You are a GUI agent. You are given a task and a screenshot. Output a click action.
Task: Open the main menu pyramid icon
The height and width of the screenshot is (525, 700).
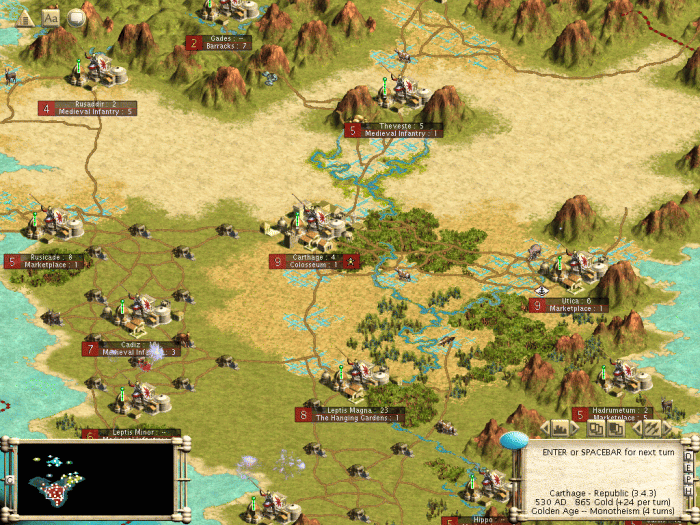[x=26, y=16]
